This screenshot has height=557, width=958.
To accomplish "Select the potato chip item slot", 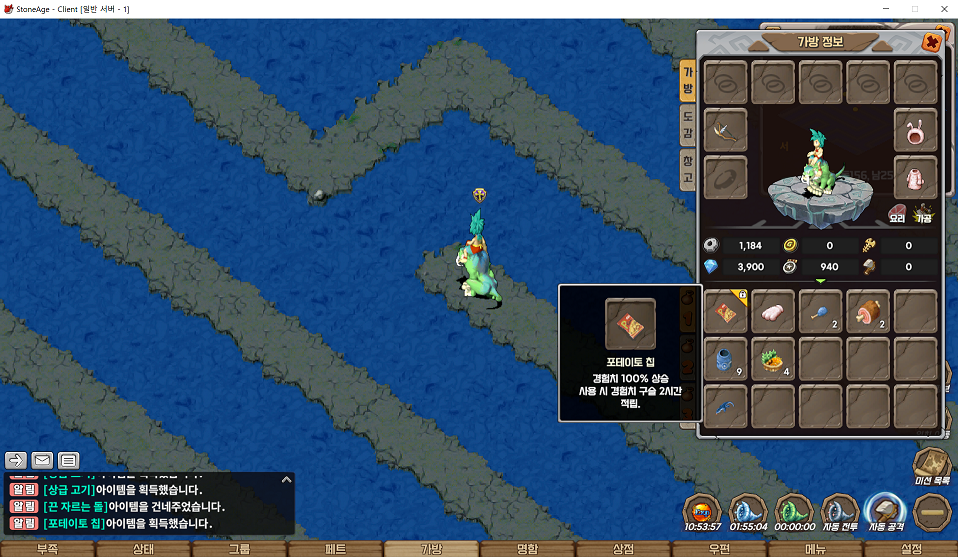I will (725, 312).
